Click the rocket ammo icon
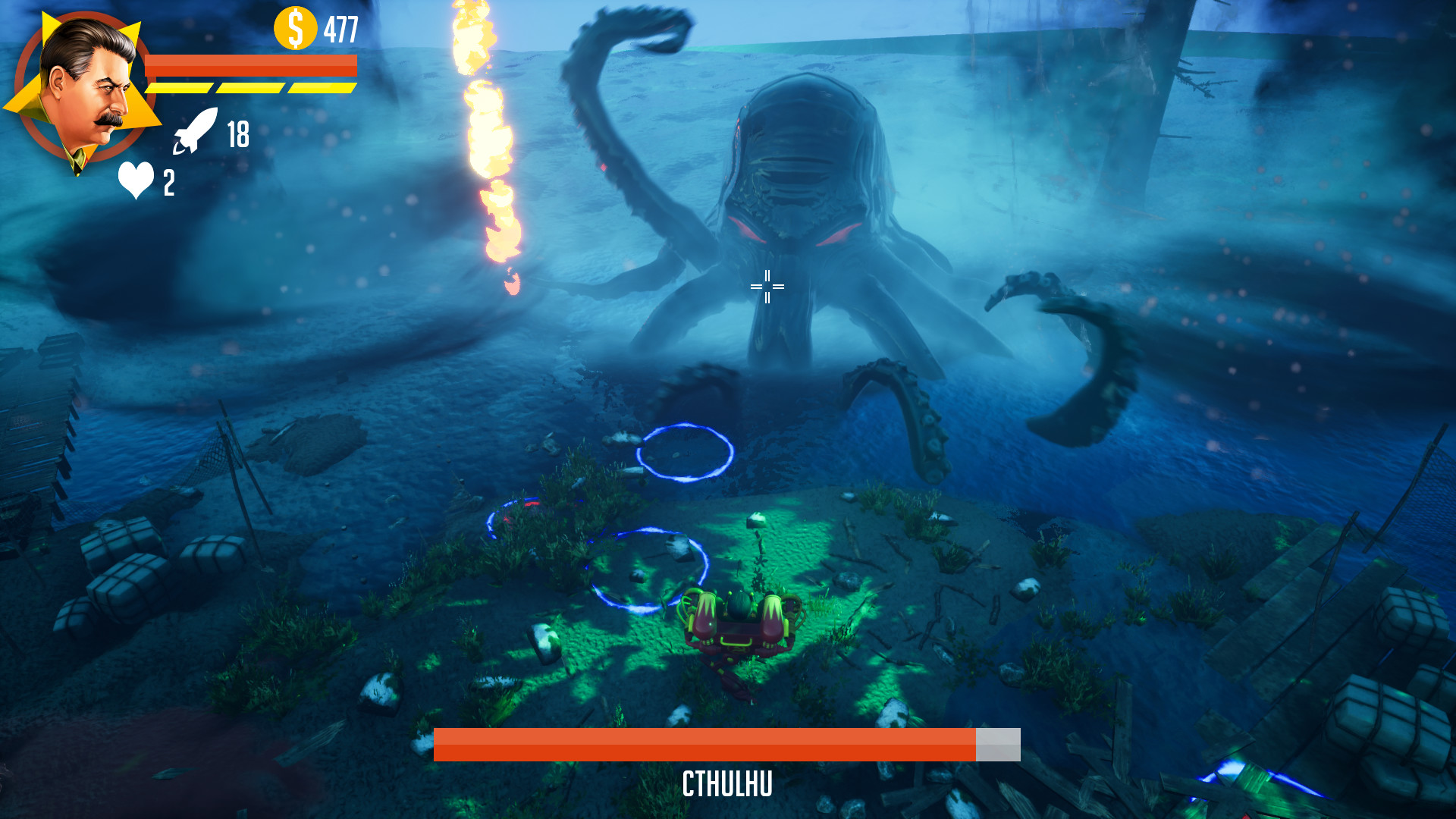 tap(196, 132)
